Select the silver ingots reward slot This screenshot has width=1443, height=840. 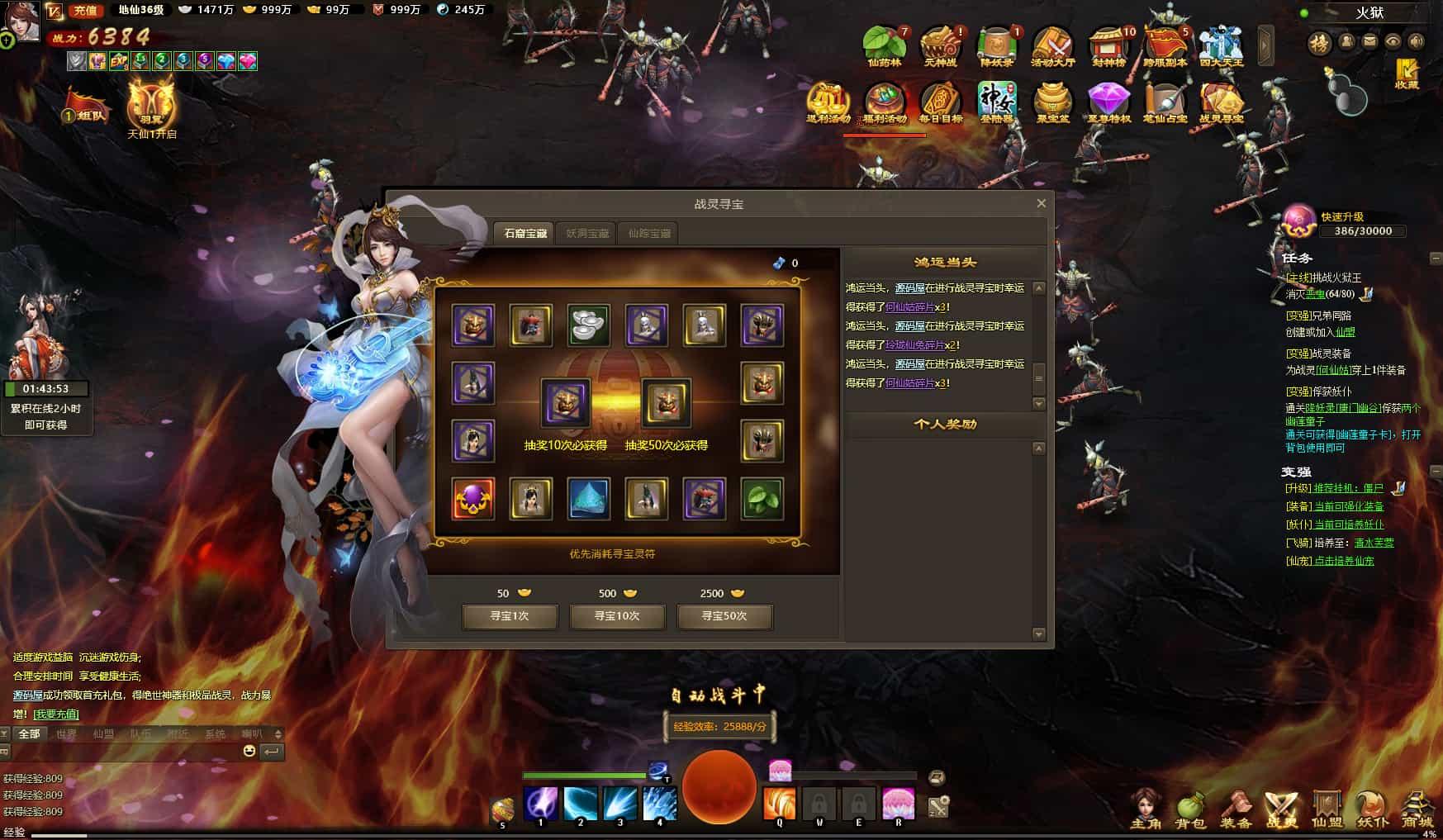(588, 325)
